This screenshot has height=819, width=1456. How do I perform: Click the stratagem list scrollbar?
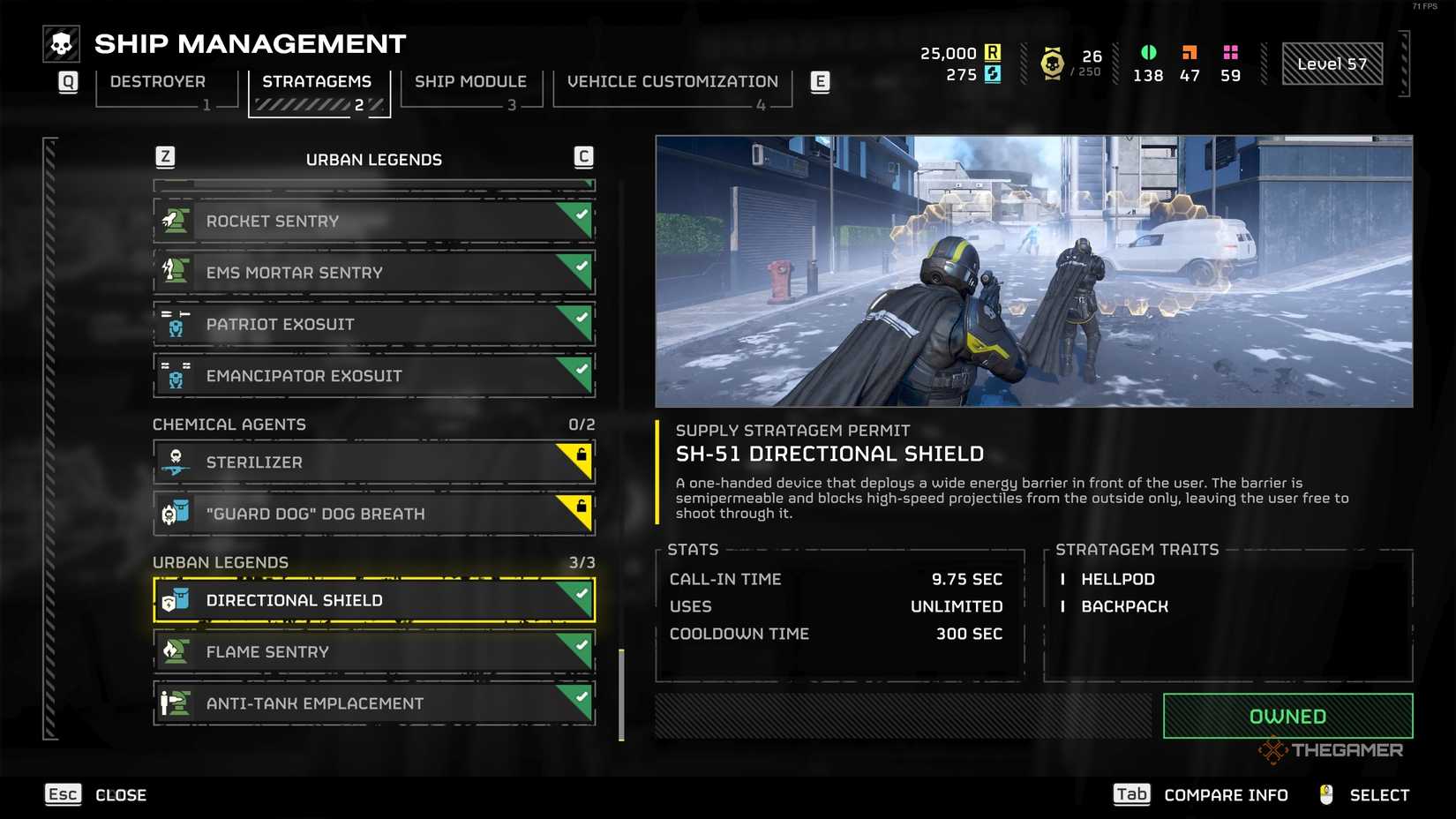621,694
